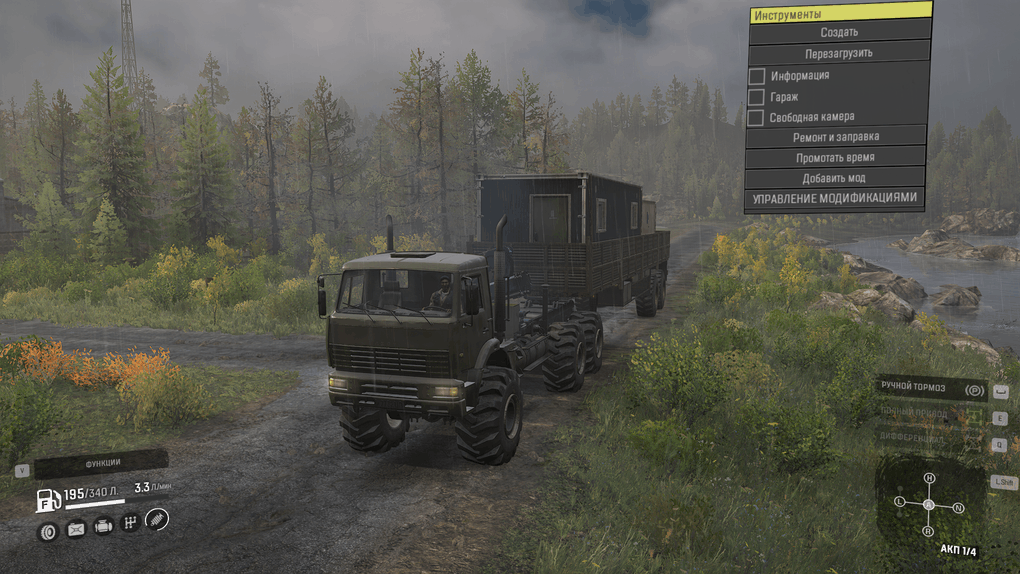Activate Промотать время to skip time

point(835,158)
